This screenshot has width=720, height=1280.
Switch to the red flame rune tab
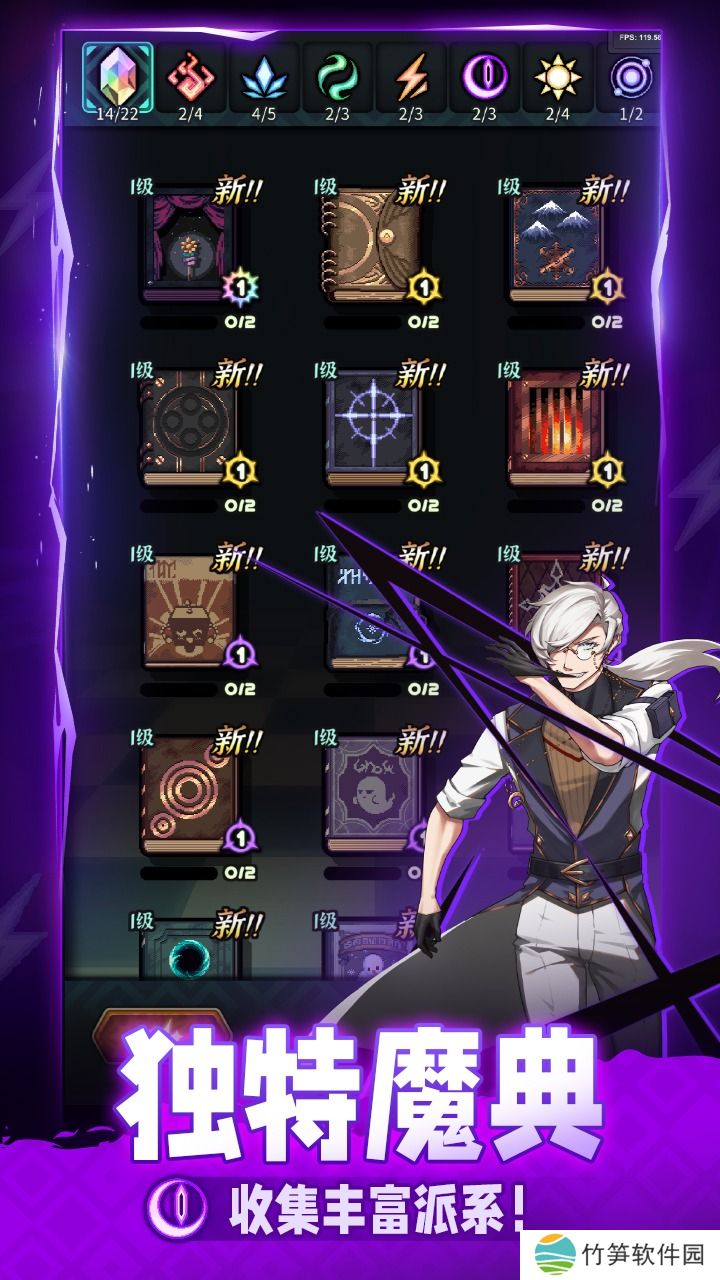click(x=190, y=77)
